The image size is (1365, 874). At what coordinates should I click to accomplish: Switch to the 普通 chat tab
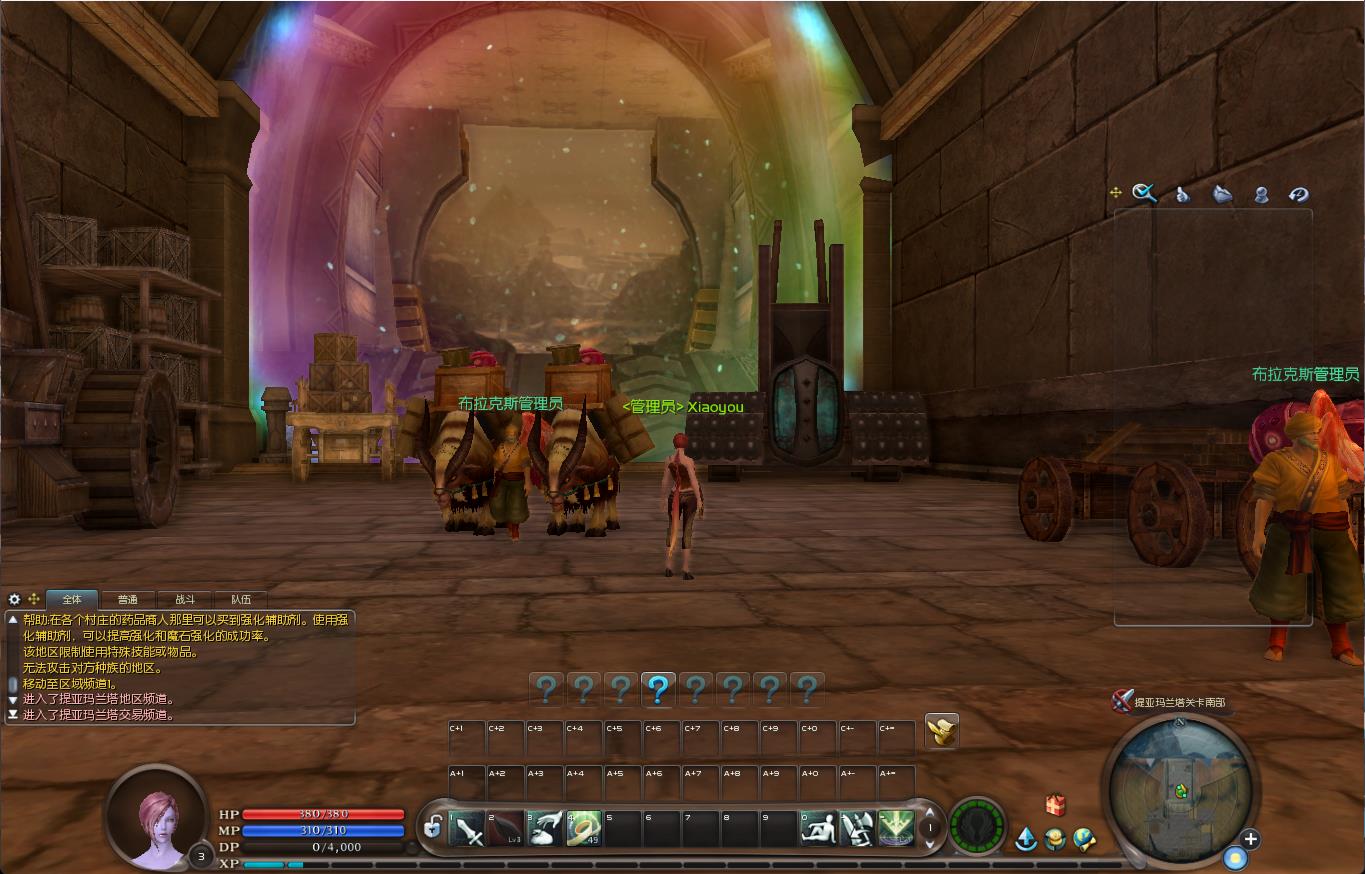(127, 600)
